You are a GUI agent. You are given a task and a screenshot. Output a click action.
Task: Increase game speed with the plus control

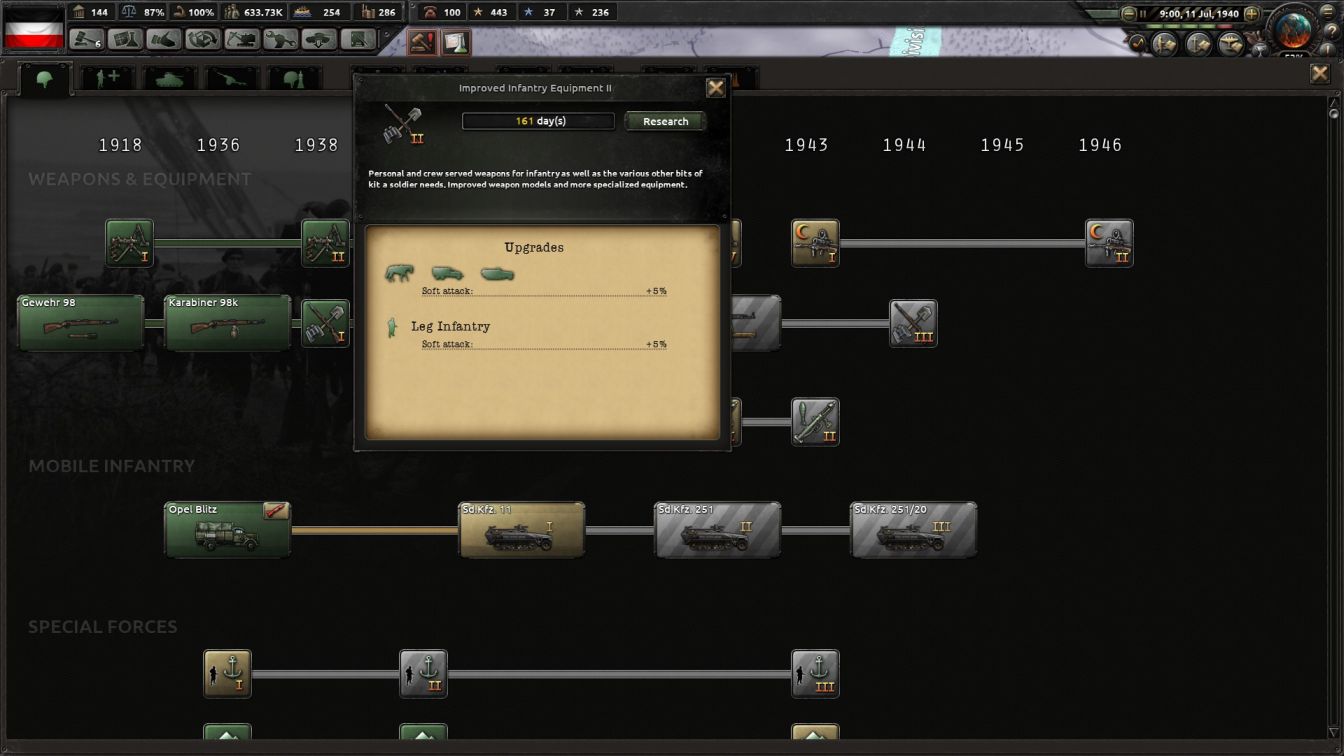(1251, 13)
